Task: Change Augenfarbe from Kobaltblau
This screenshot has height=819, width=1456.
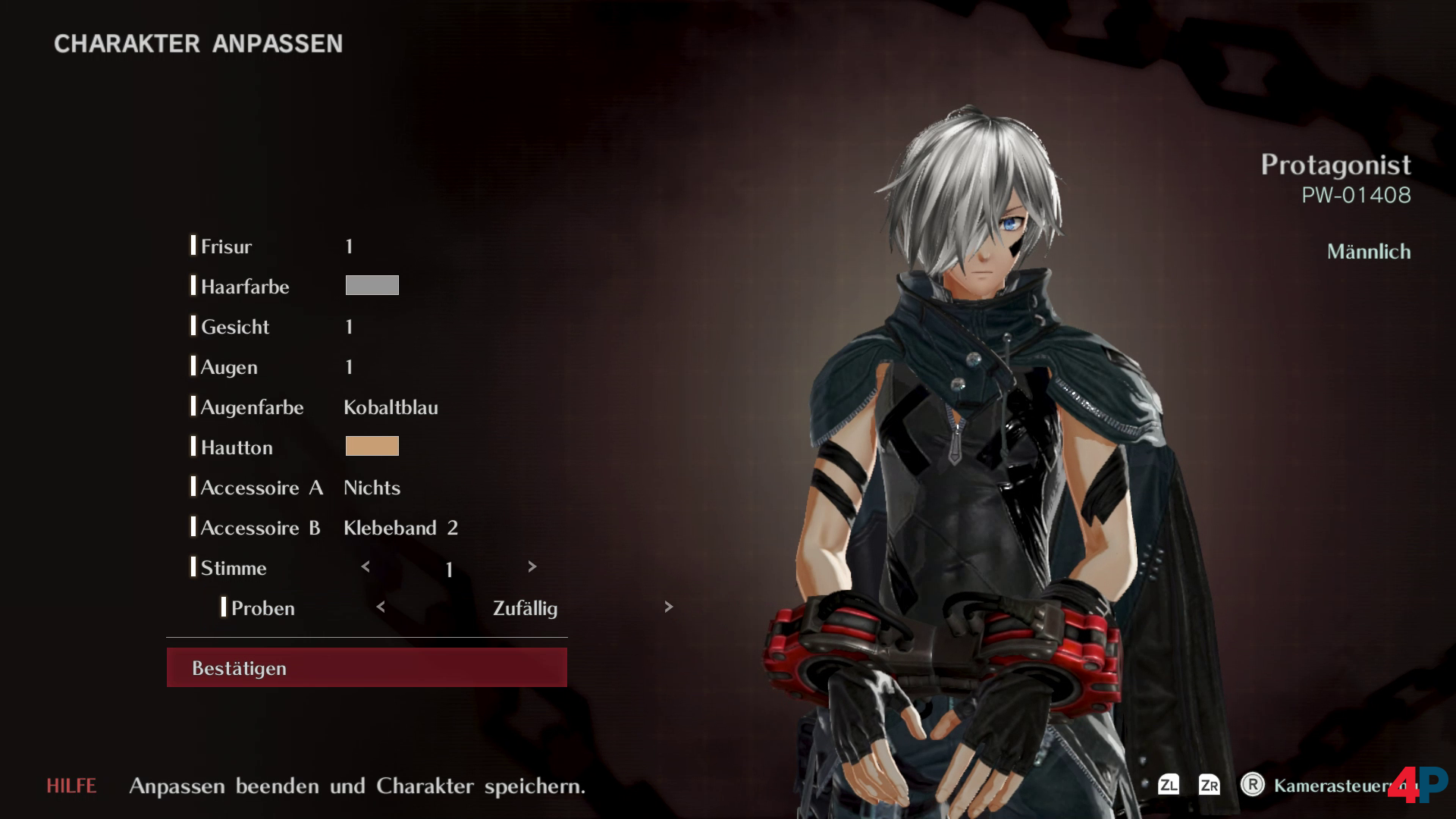Action: click(391, 407)
